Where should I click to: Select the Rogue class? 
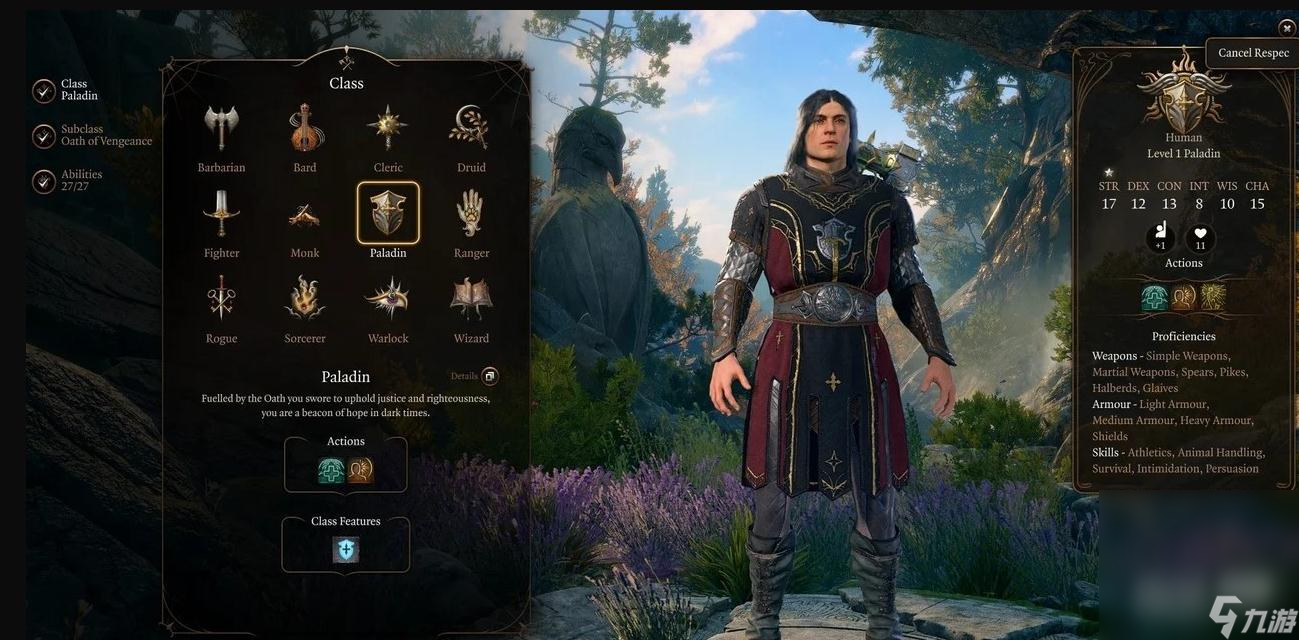(x=221, y=298)
